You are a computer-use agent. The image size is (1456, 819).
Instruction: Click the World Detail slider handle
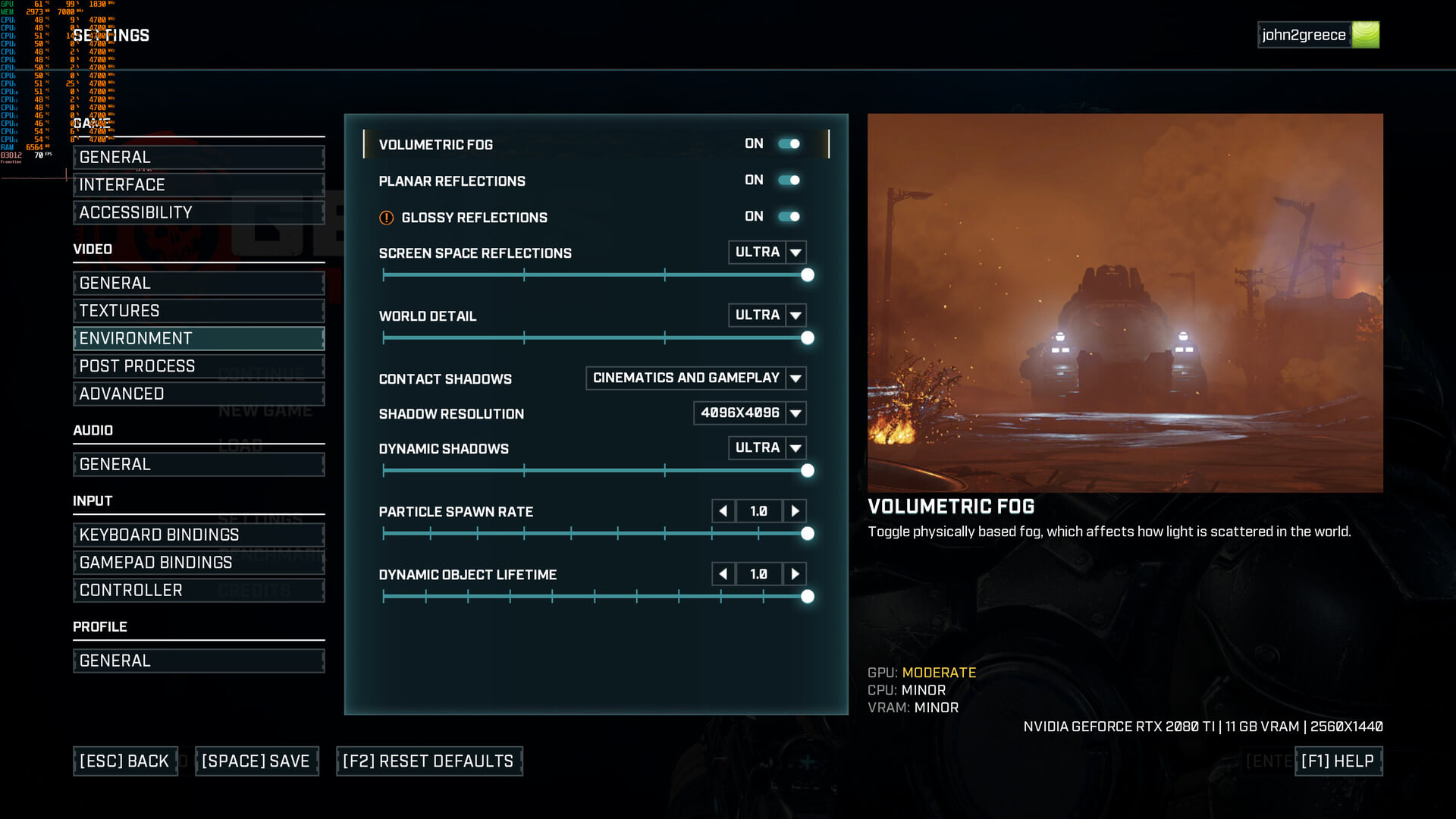(x=808, y=338)
